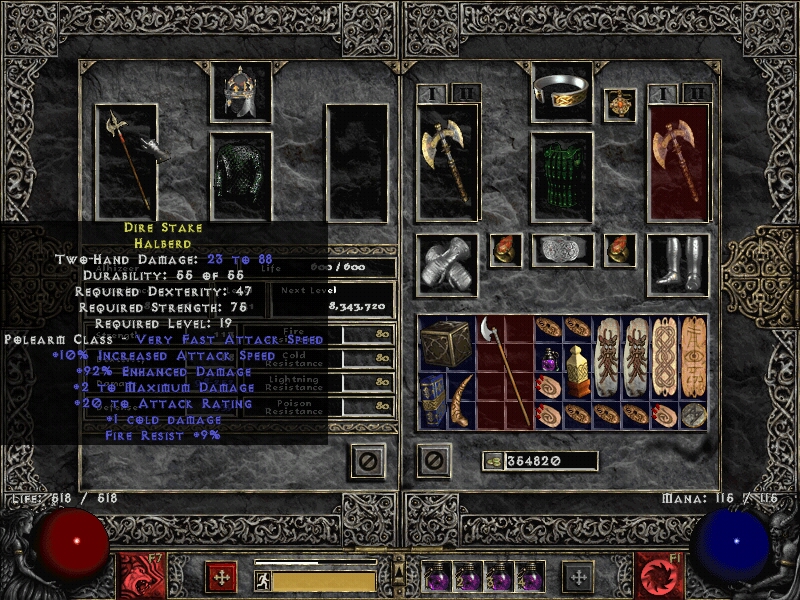Viewport: 800px width, 600px height.
Task: Close the player inventory panel
Action: [x=434, y=460]
